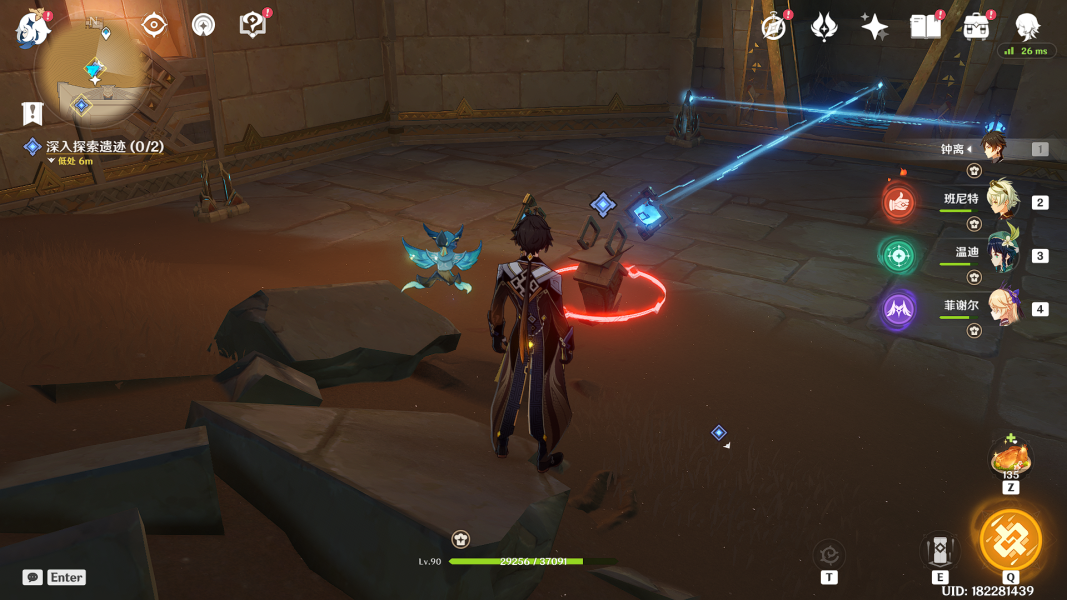The image size is (1067, 600).
Task: Open the battle pass icon
Action: (824, 27)
